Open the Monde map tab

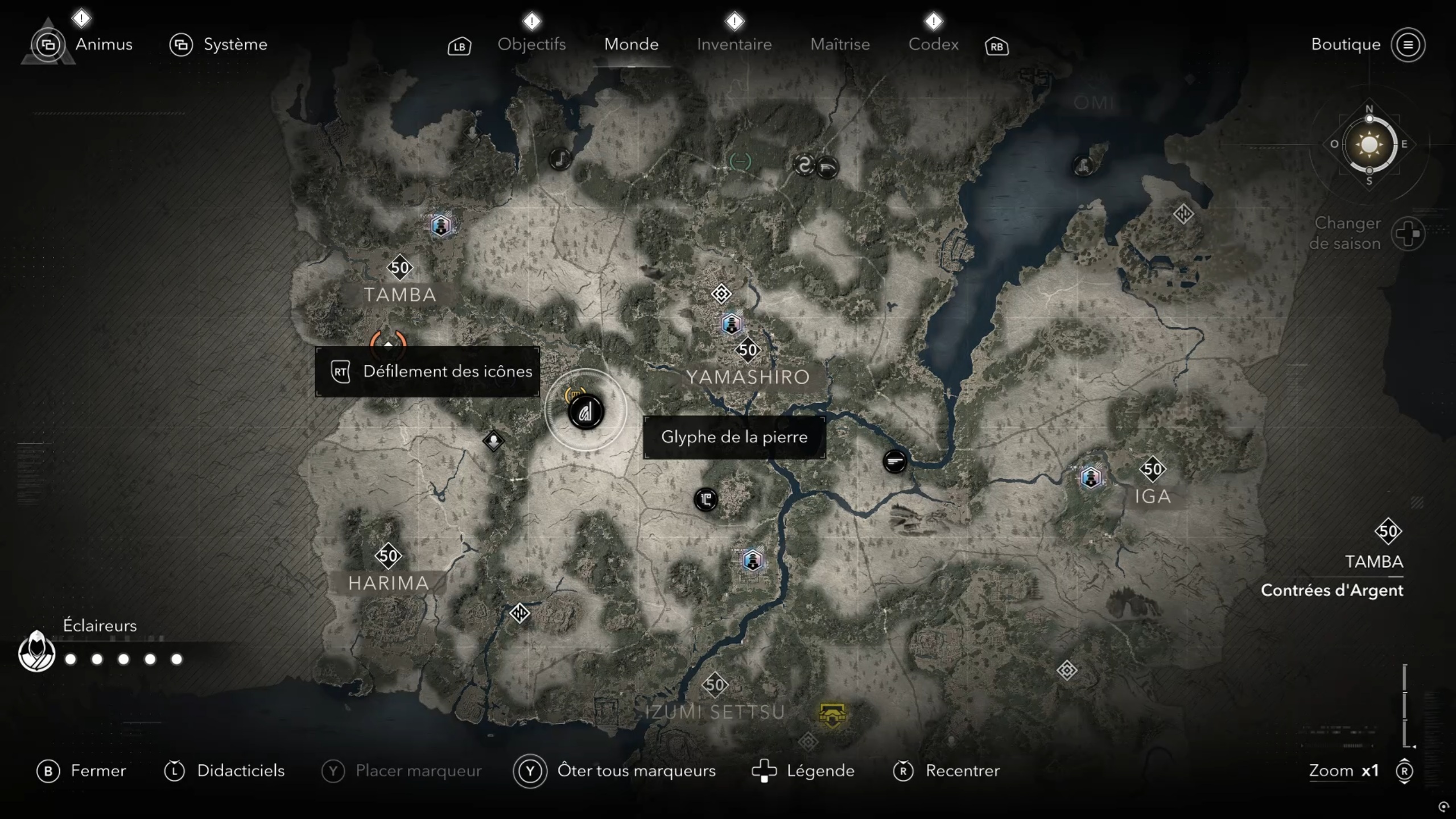[631, 44]
